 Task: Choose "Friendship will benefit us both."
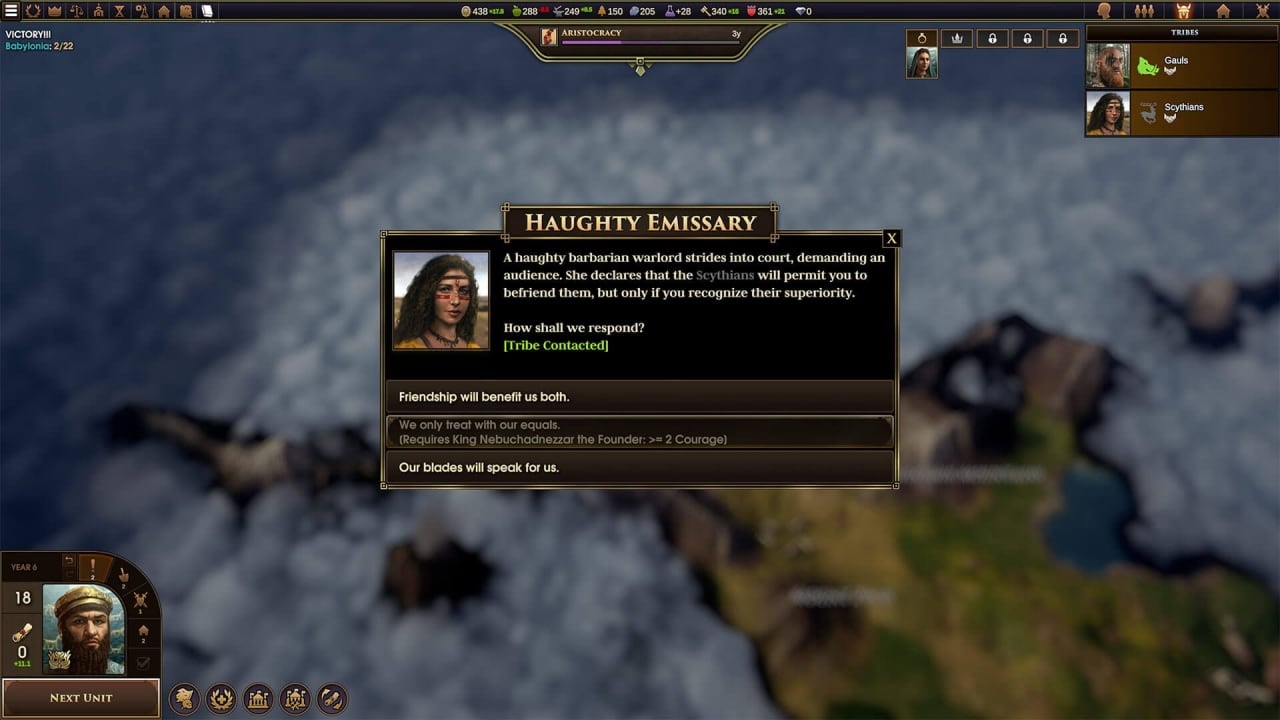tap(640, 397)
